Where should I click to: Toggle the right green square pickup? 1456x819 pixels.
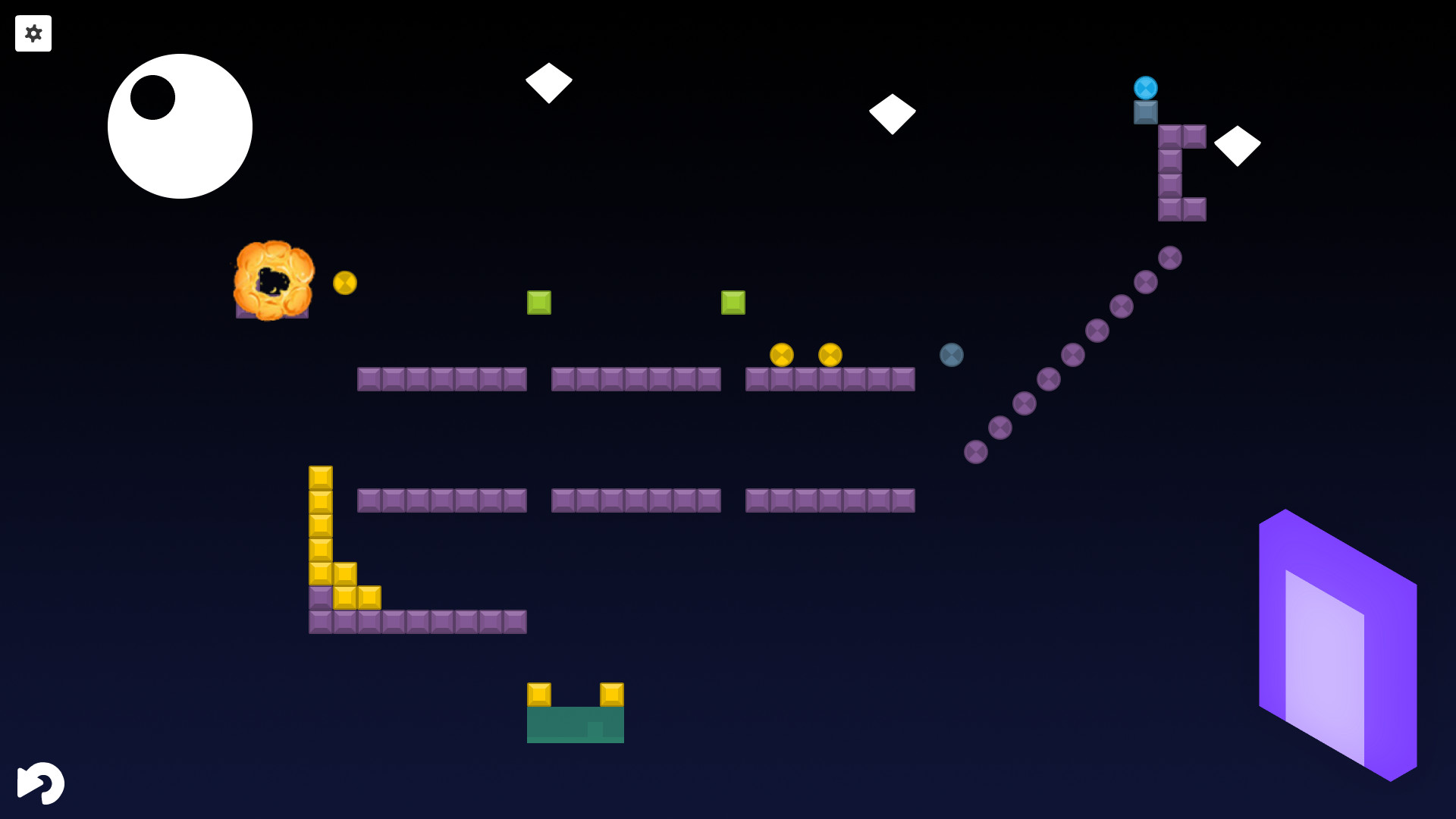(x=733, y=301)
